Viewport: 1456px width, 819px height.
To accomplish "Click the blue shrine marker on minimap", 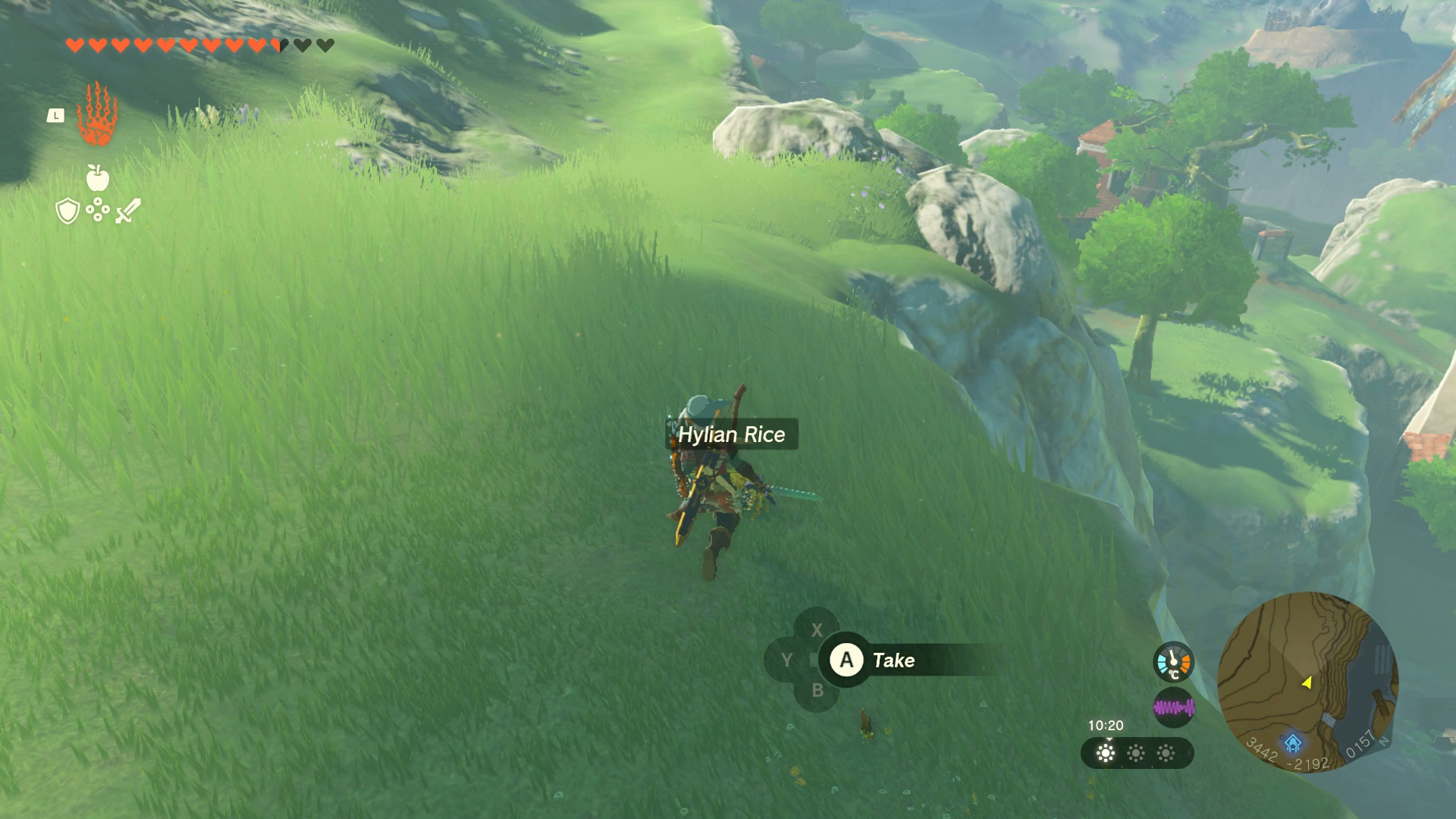I will click(1293, 742).
